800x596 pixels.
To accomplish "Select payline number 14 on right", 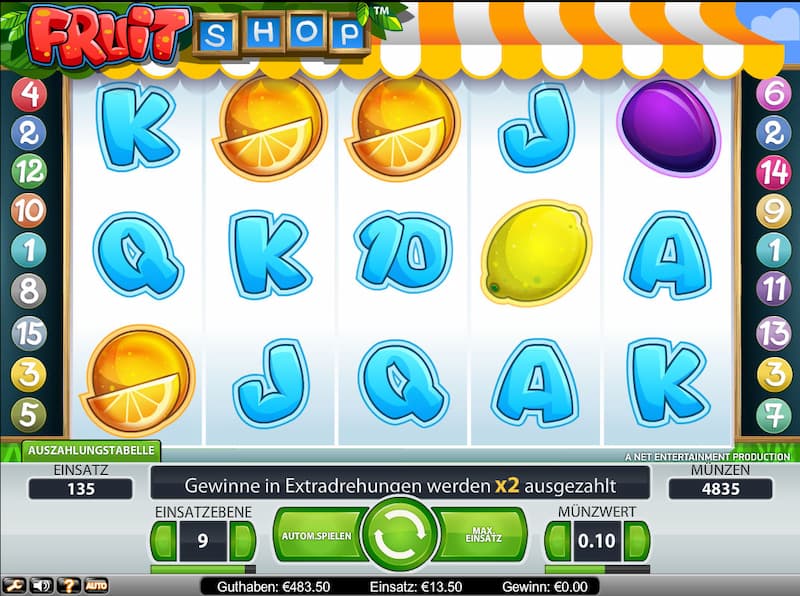I will coord(773,171).
